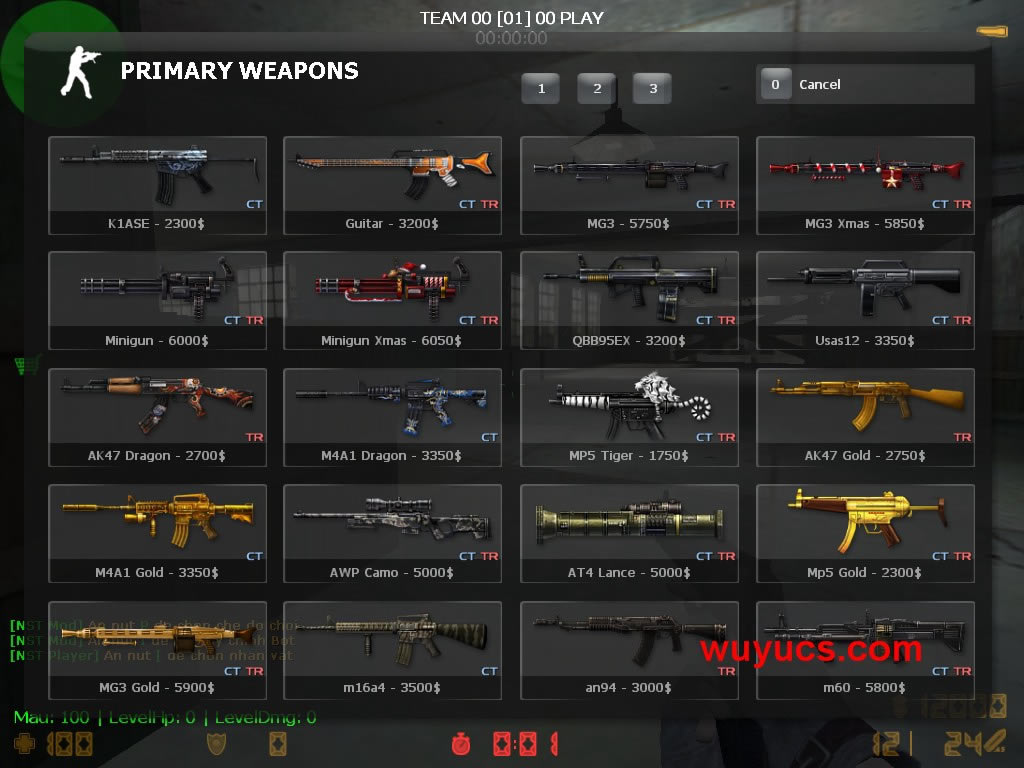Screen dimensions: 1024x768
Task: Pick the Minigun for 6000$
Action: [157, 300]
